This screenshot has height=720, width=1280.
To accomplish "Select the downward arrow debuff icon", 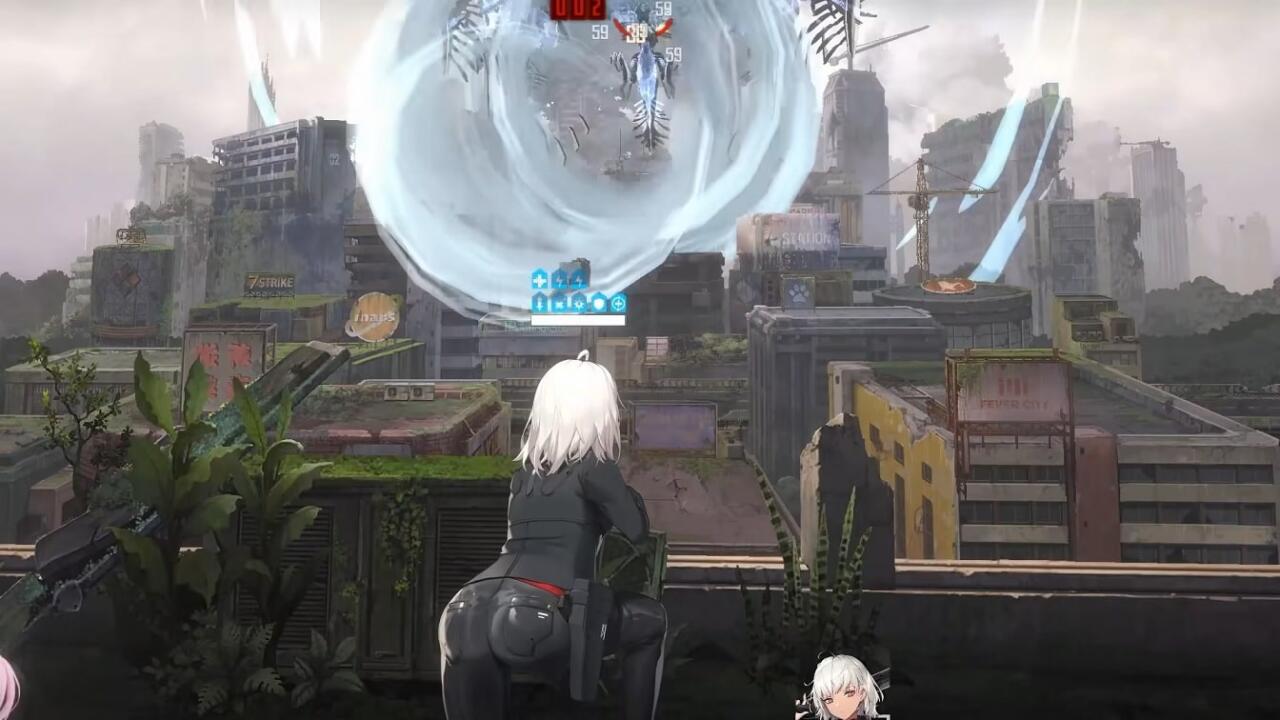I will tap(540, 303).
